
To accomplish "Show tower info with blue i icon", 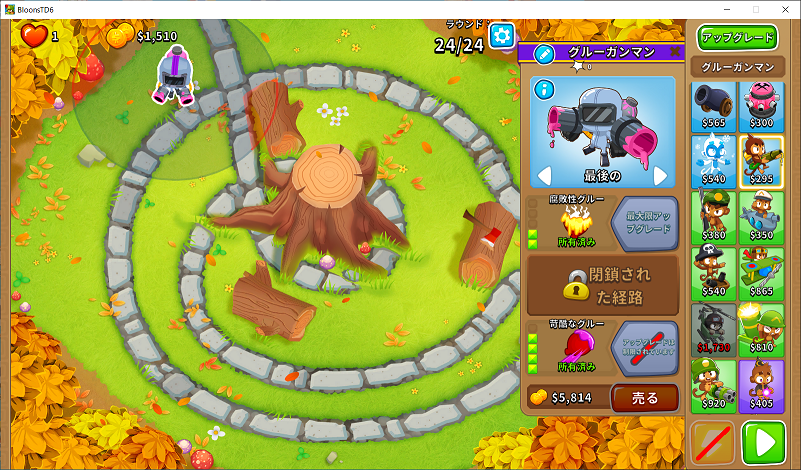I will [x=545, y=90].
